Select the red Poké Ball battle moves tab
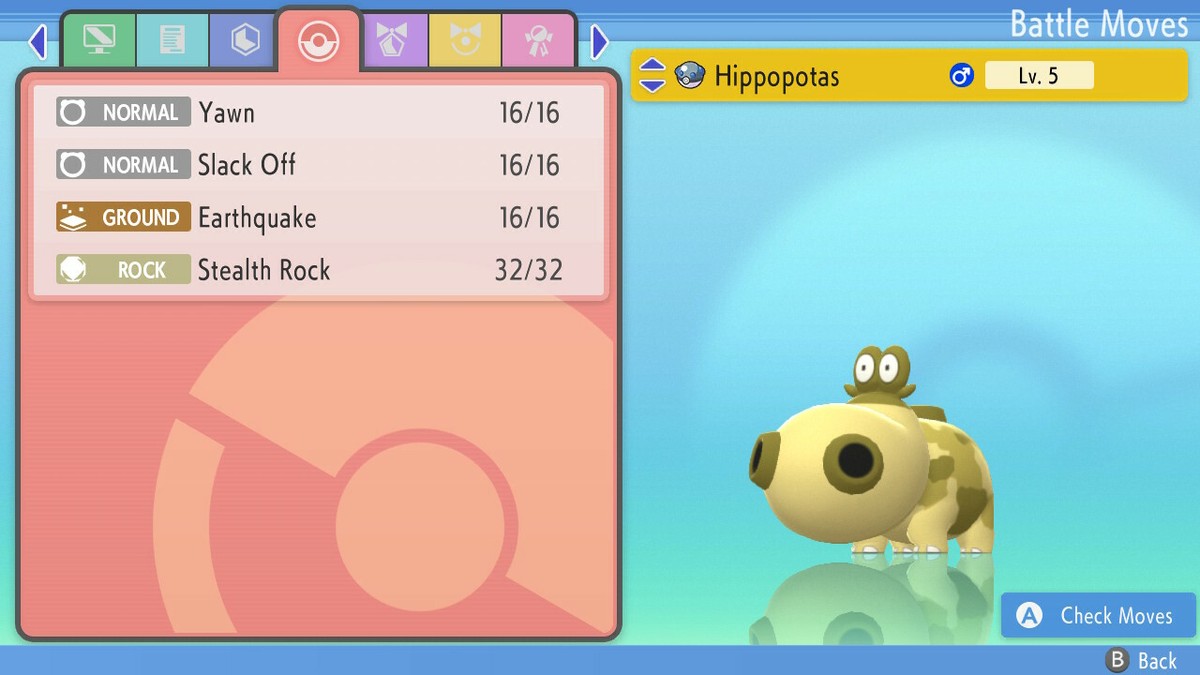This screenshot has height=675, width=1200. pos(319,40)
